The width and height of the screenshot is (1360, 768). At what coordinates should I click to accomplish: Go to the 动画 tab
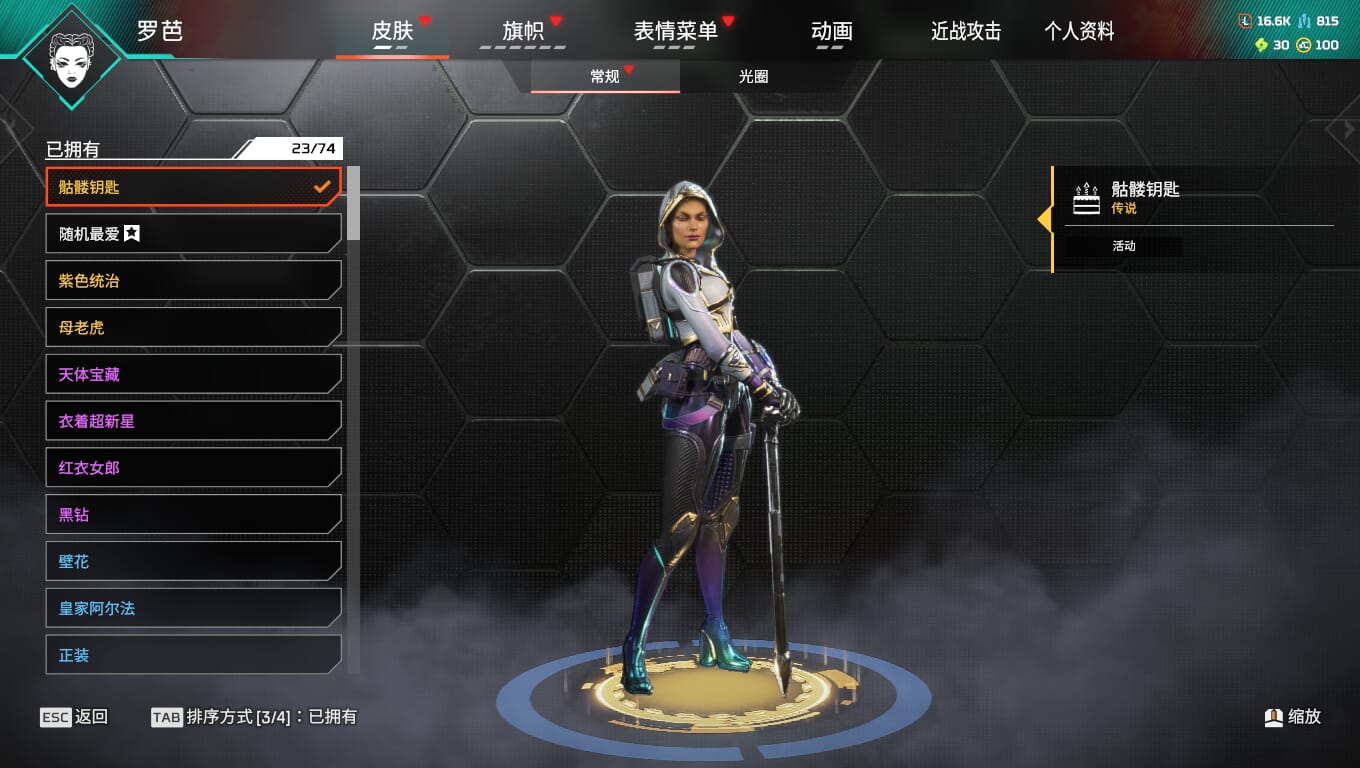pos(832,32)
